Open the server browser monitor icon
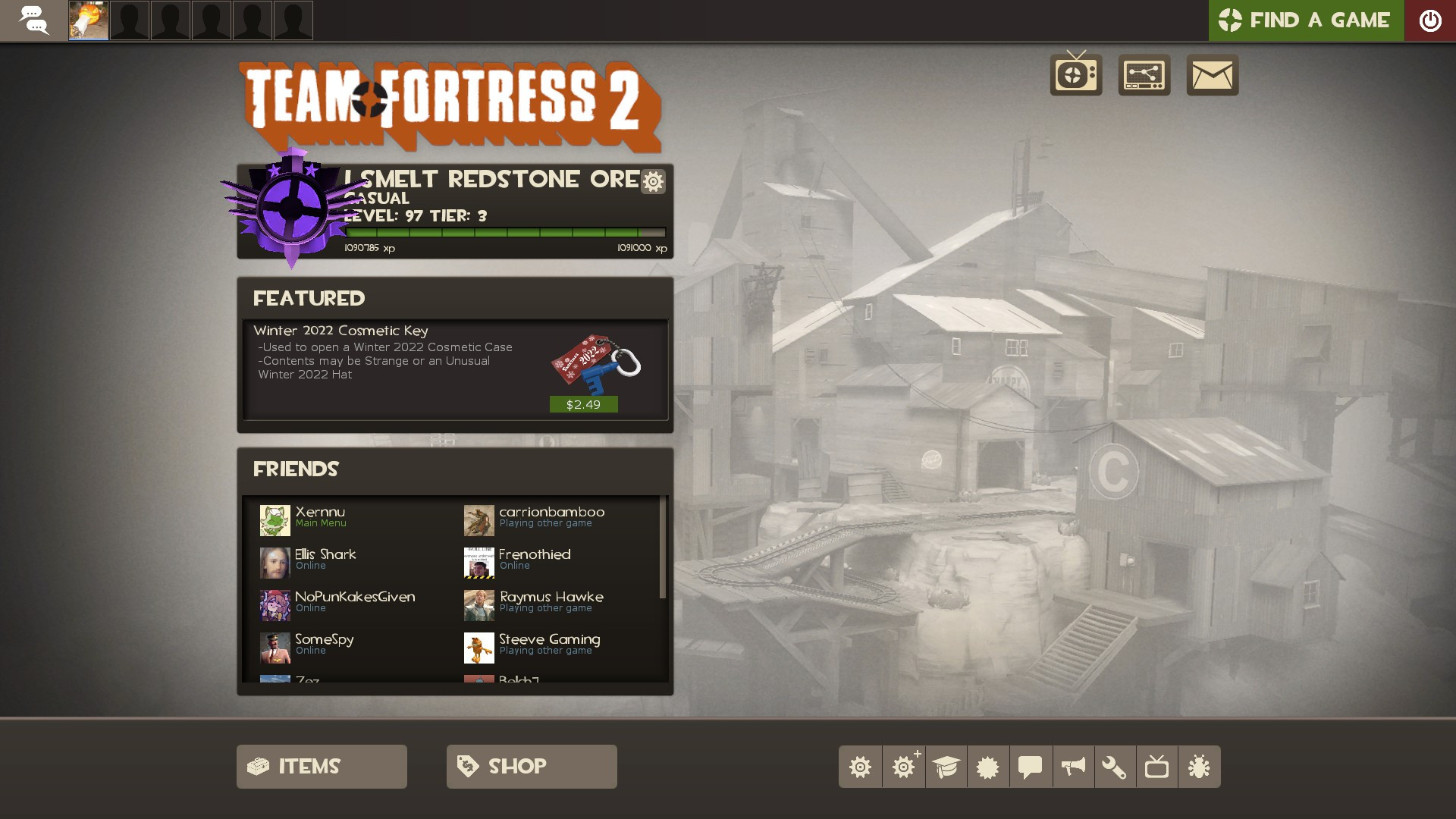Screen dimensions: 1456x819 pos(1144,74)
